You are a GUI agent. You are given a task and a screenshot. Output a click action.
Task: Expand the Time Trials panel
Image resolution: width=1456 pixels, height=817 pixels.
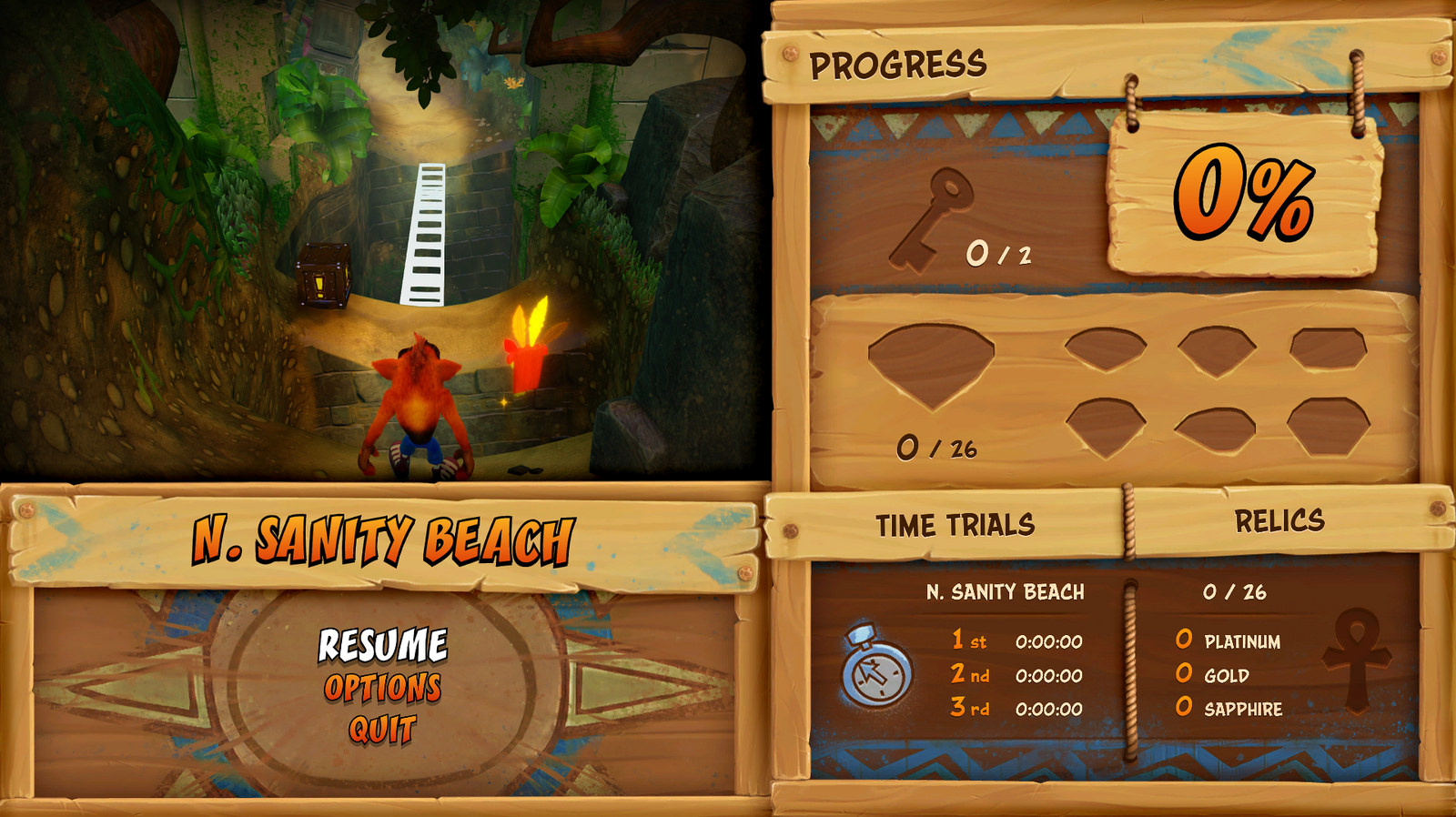click(956, 522)
